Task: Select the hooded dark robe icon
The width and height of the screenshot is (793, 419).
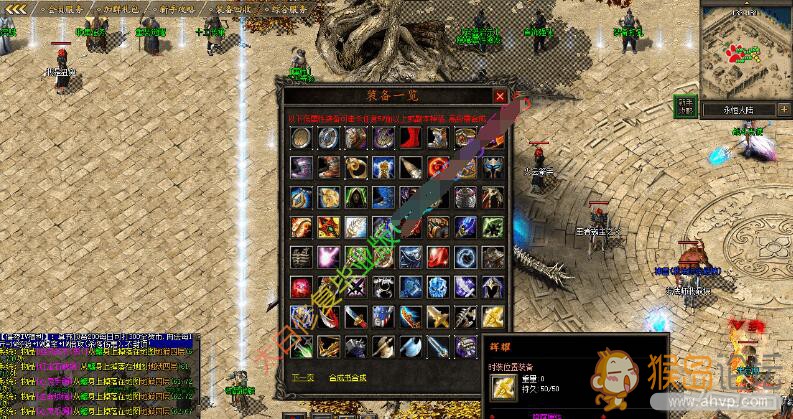Action: coord(356,197)
